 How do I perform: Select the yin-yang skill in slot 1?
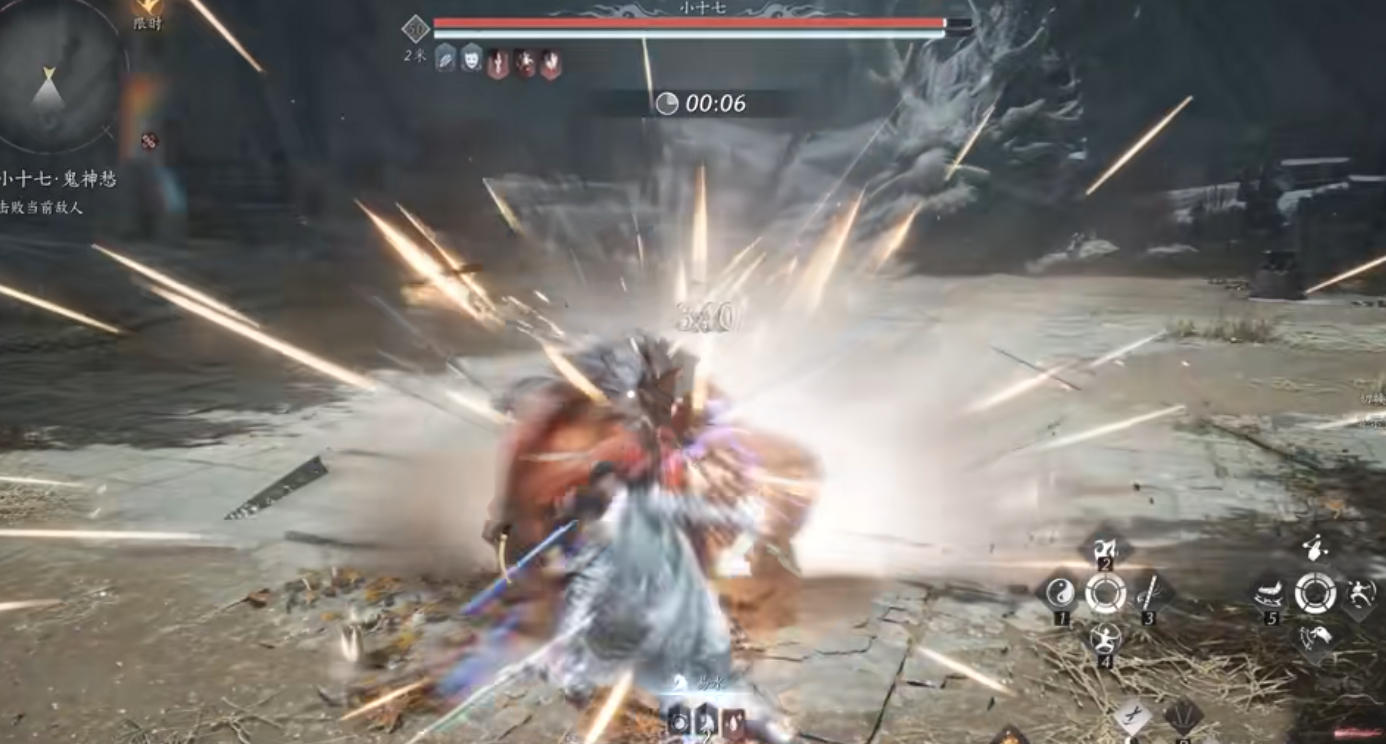pyautogui.click(x=1060, y=594)
